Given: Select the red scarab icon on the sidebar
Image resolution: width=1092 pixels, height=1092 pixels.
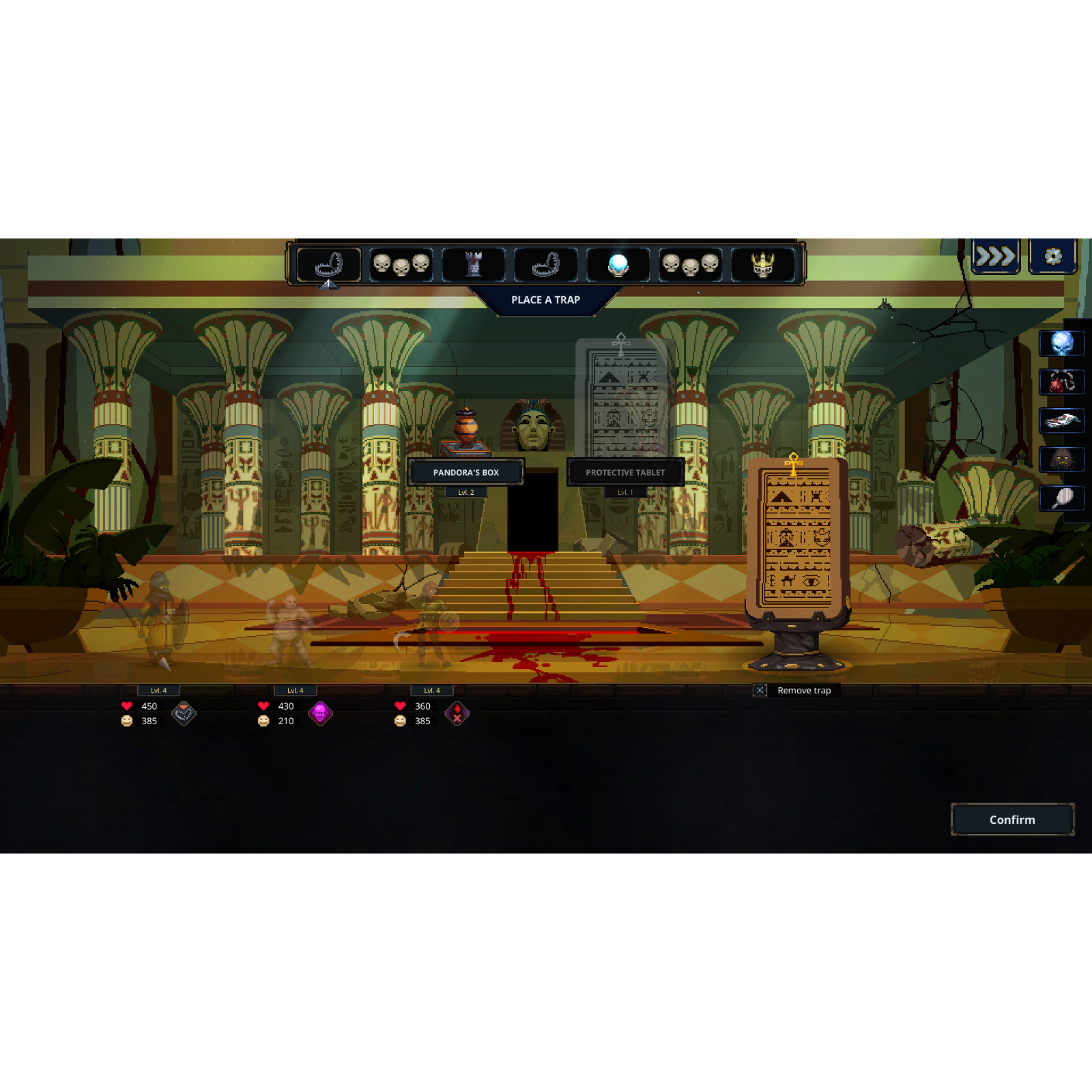Looking at the screenshot, I should click(1063, 382).
